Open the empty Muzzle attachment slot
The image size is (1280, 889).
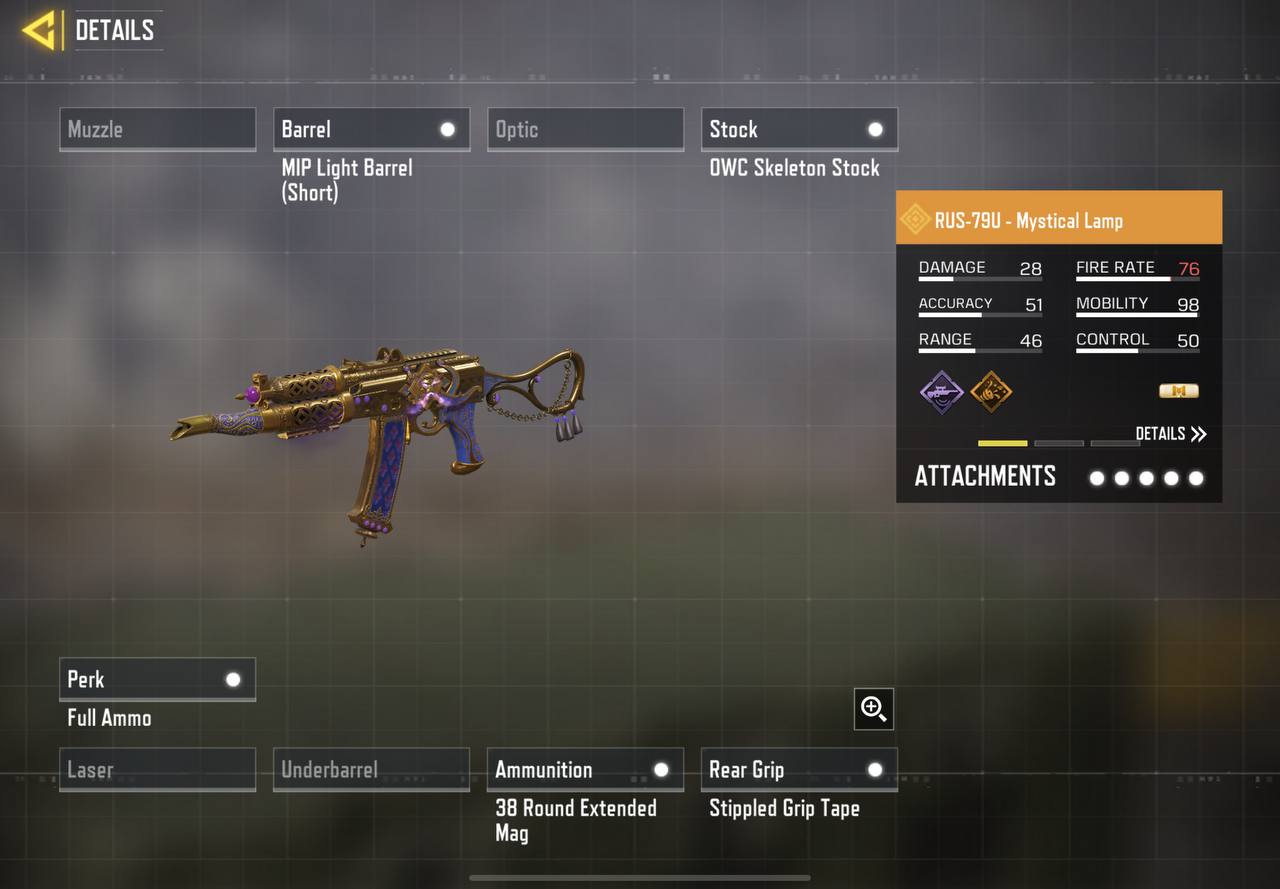pos(157,129)
